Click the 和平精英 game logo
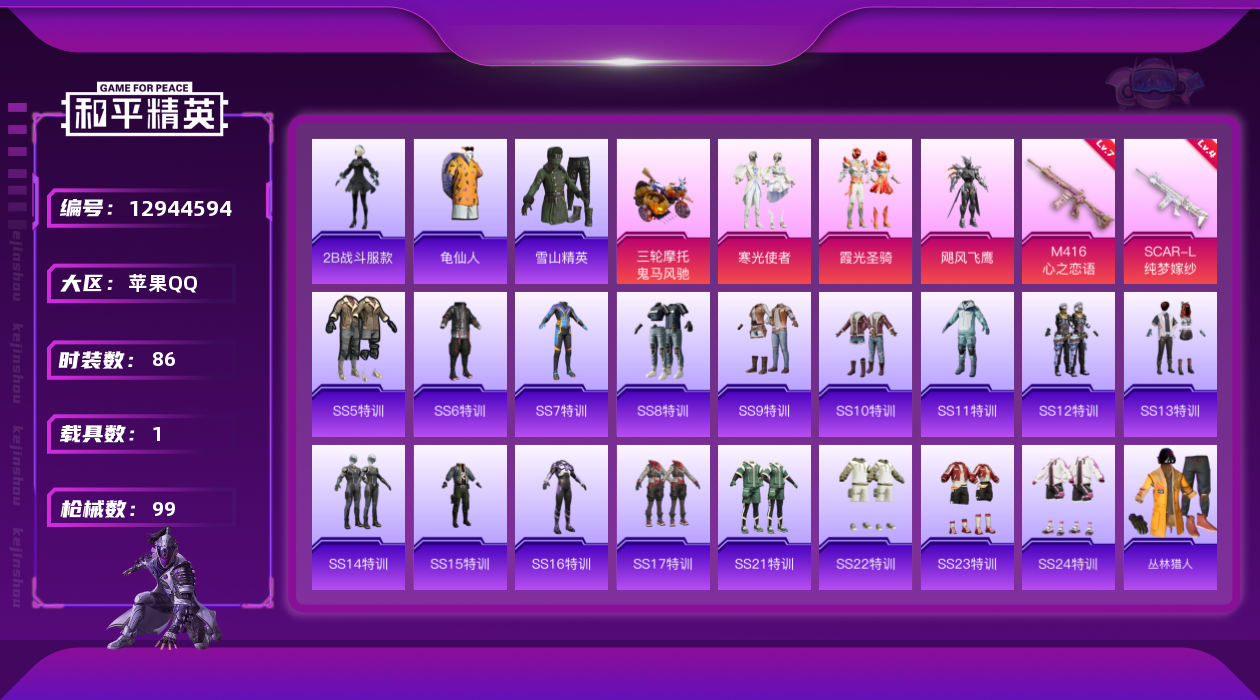Viewport: 1260px width, 700px height. (x=145, y=110)
